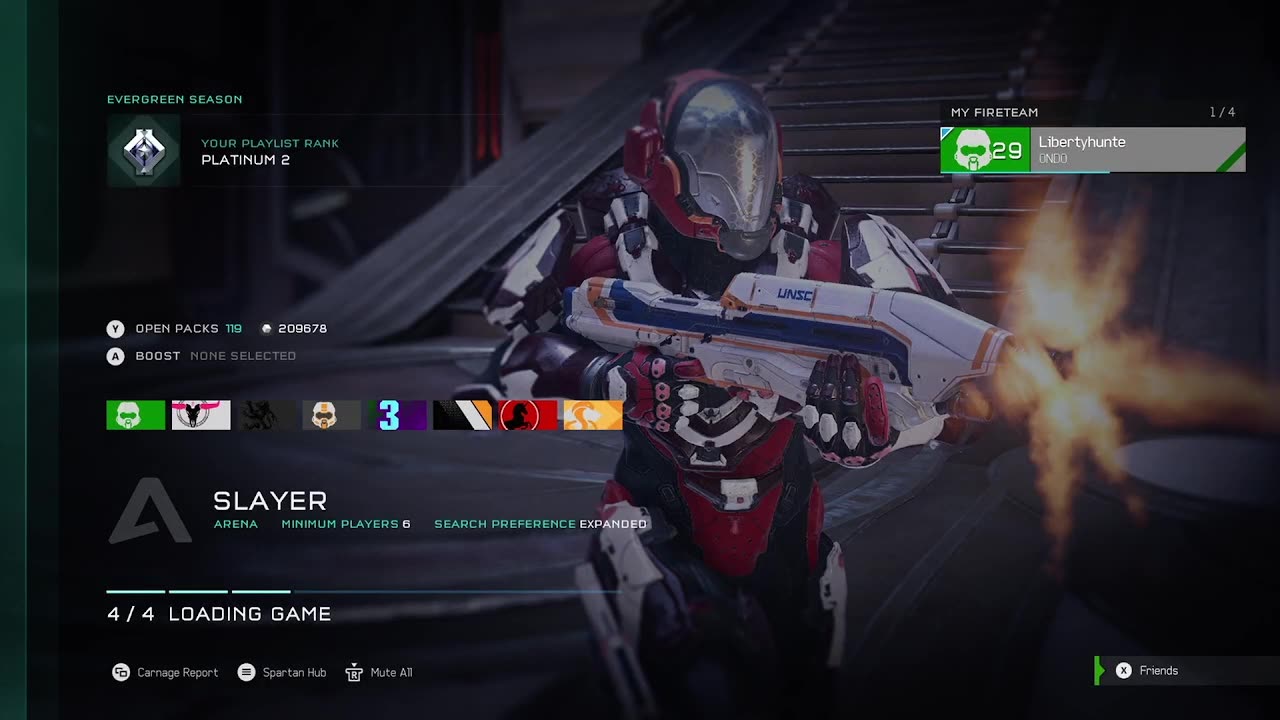View the Platinum 2 playlist rank badge
This screenshot has width=1280, height=720.
point(144,151)
